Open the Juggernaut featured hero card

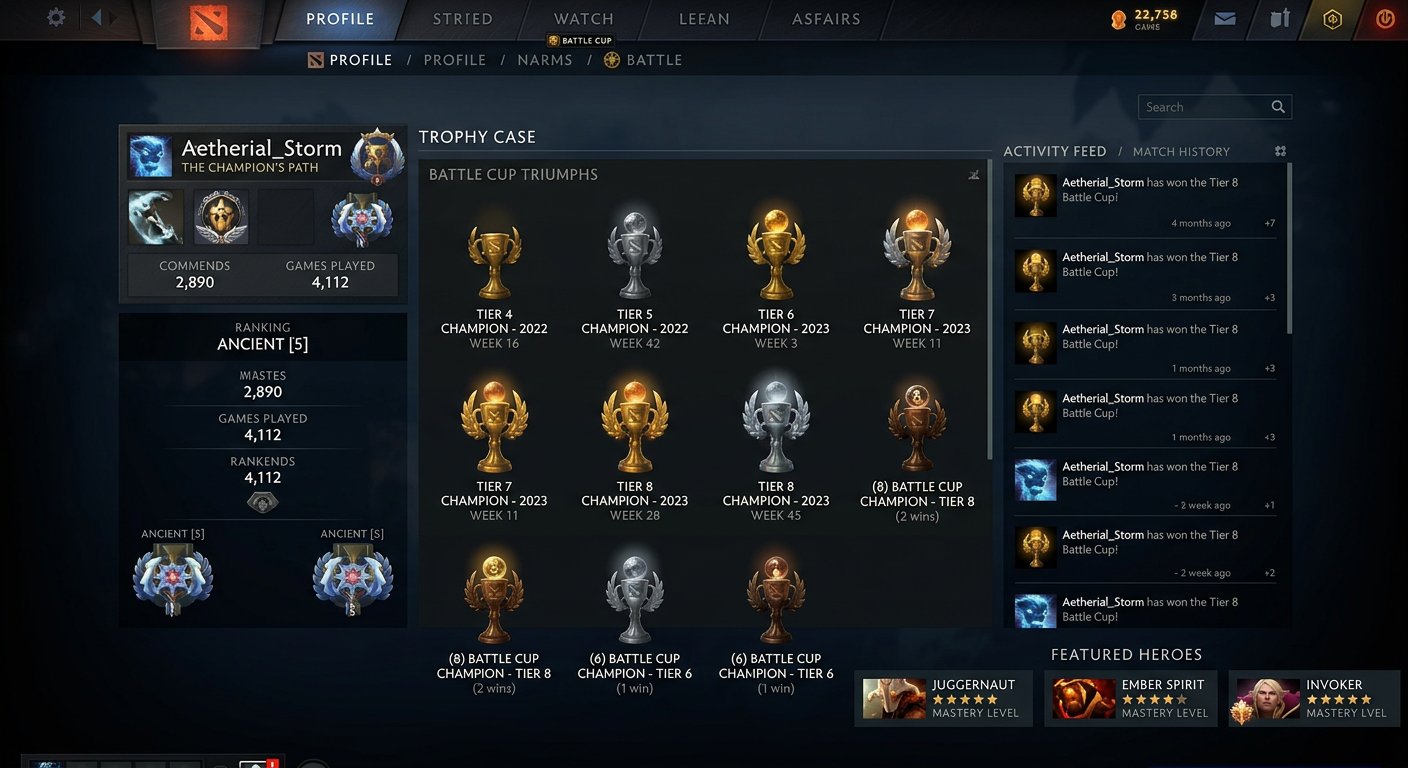[943, 698]
